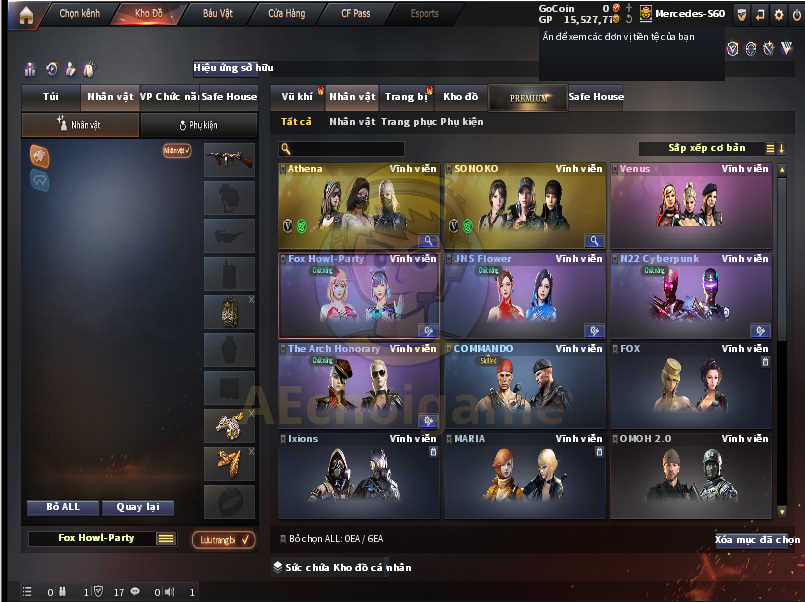805x602 pixels.
Task: Click the Bỏ ALL button
Action: (63, 507)
